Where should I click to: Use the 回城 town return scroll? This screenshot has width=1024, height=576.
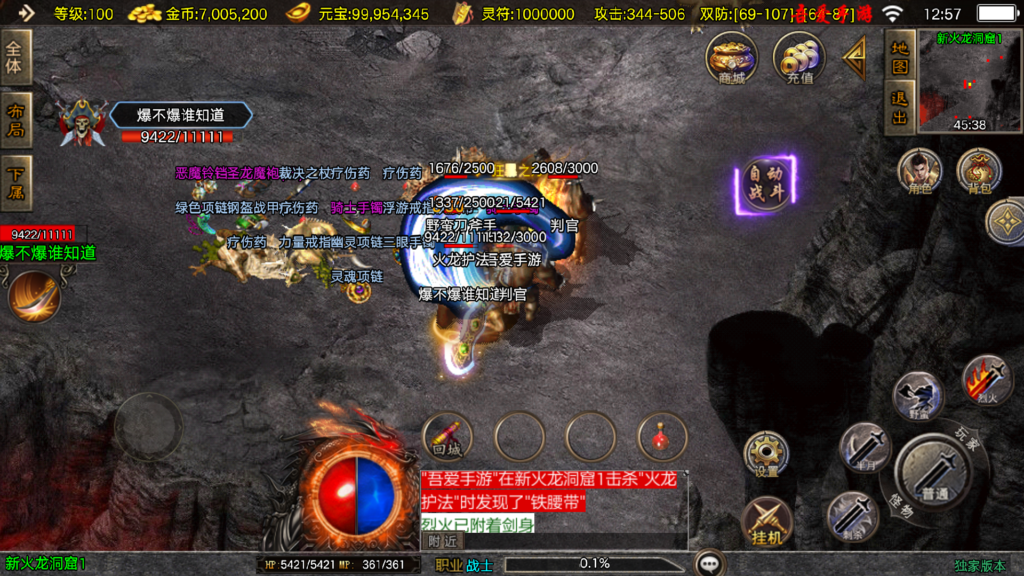click(x=448, y=436)
